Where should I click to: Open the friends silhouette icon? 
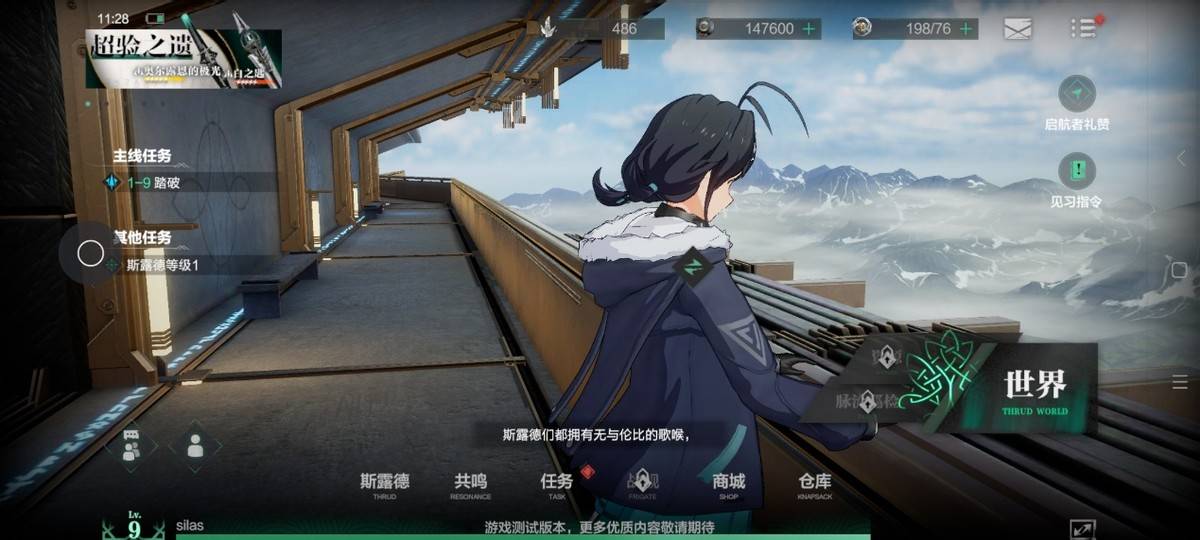click(x=195, y=446)
